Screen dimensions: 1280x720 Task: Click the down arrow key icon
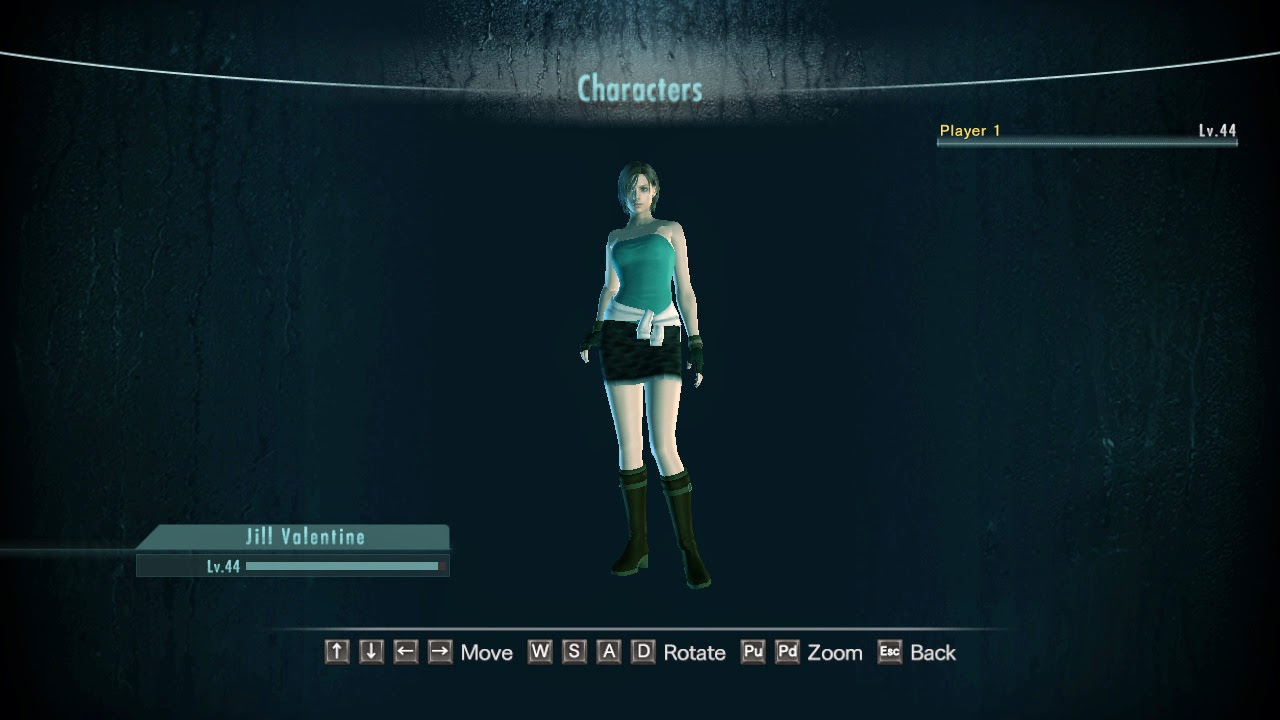coord(369,652)
